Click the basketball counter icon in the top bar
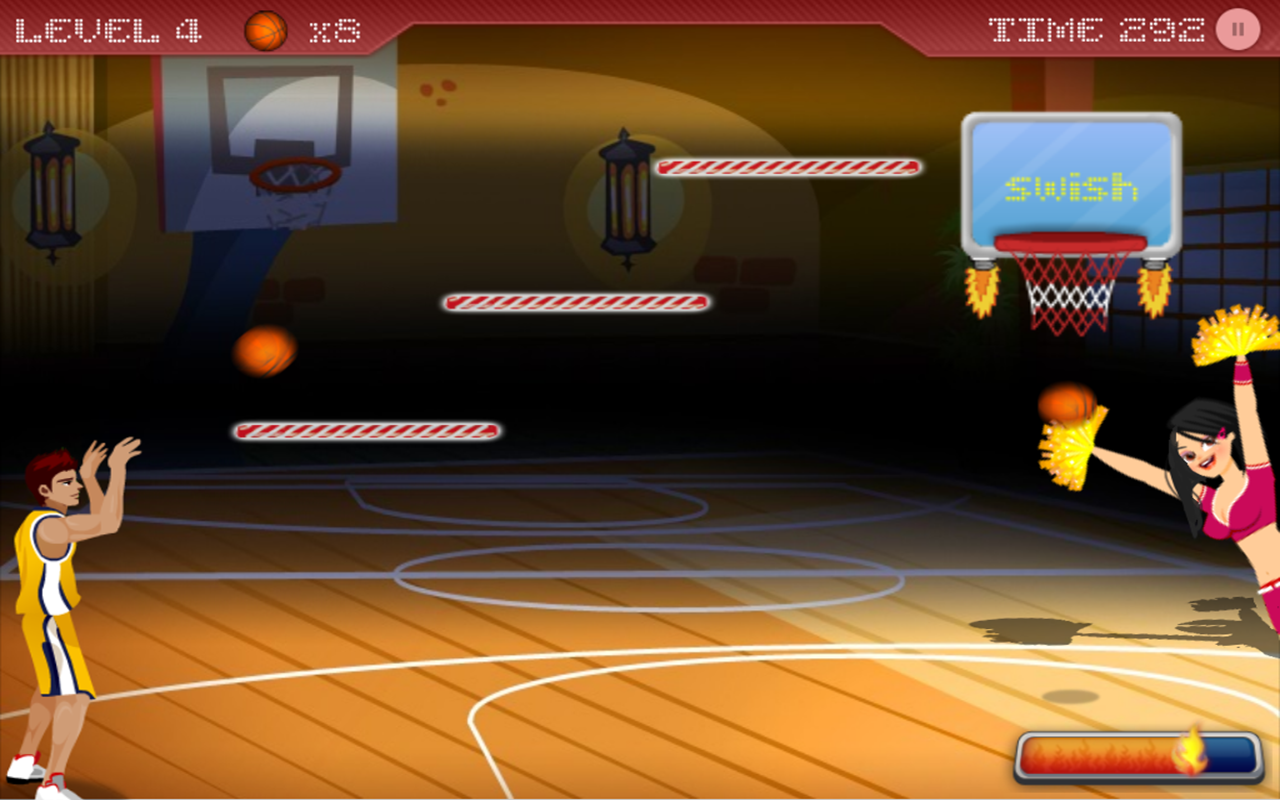 coord(266,29)
